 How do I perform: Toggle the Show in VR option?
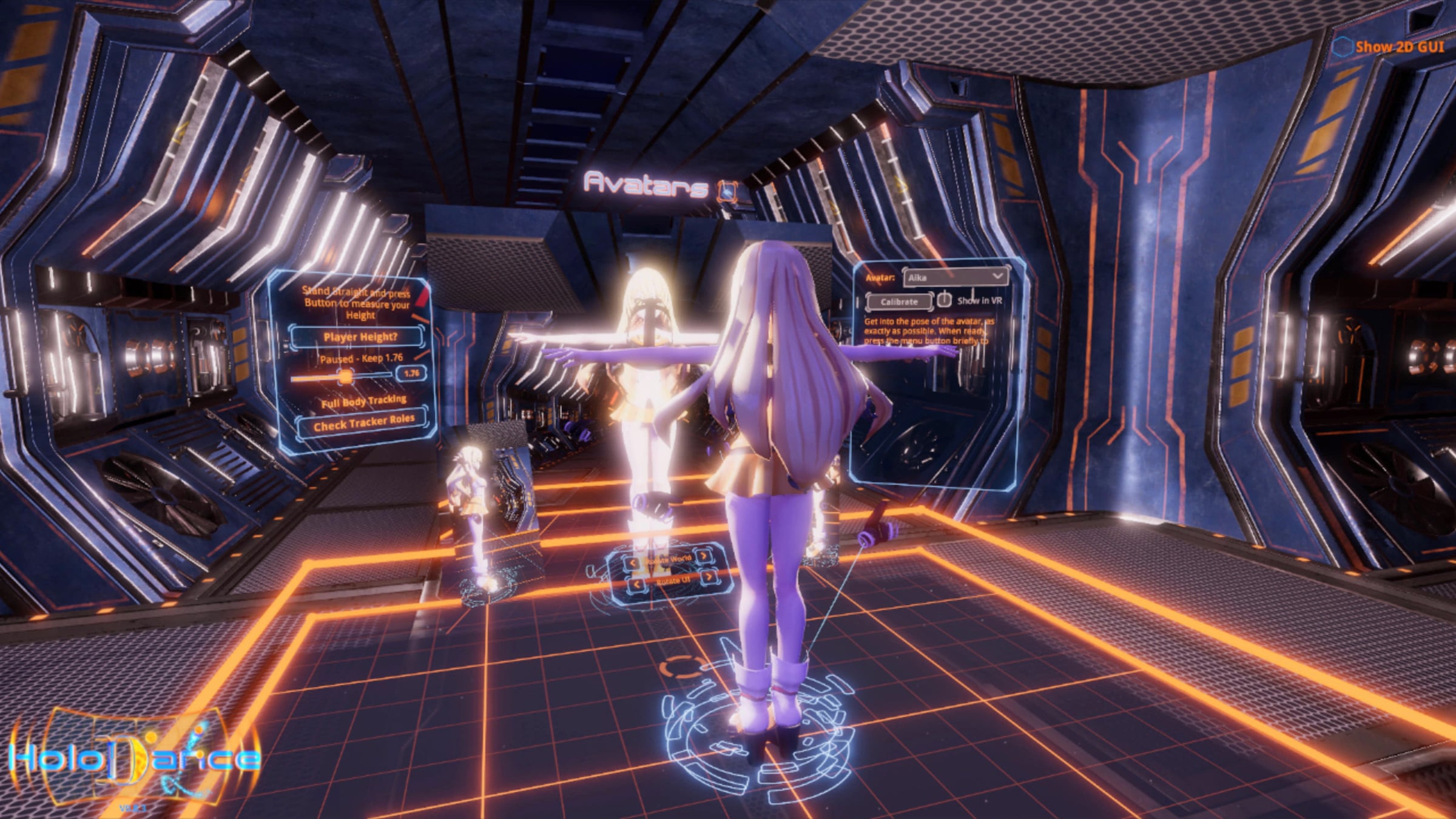click(x=944, y=300)
